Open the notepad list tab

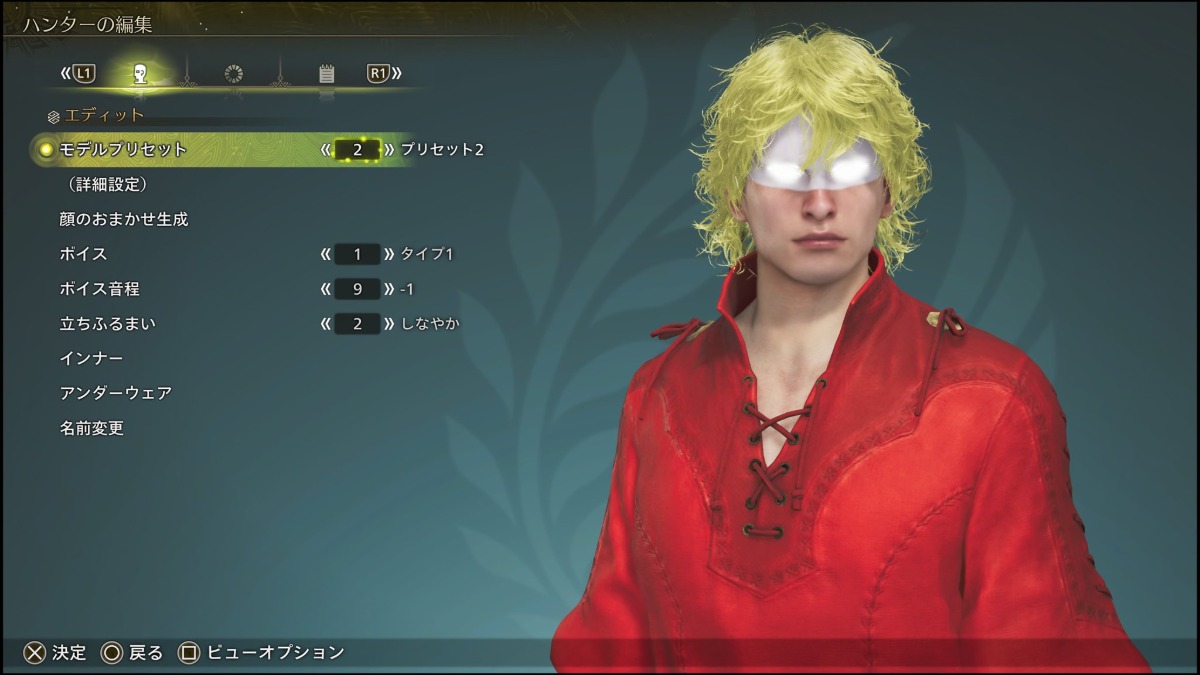click(326, 73)
